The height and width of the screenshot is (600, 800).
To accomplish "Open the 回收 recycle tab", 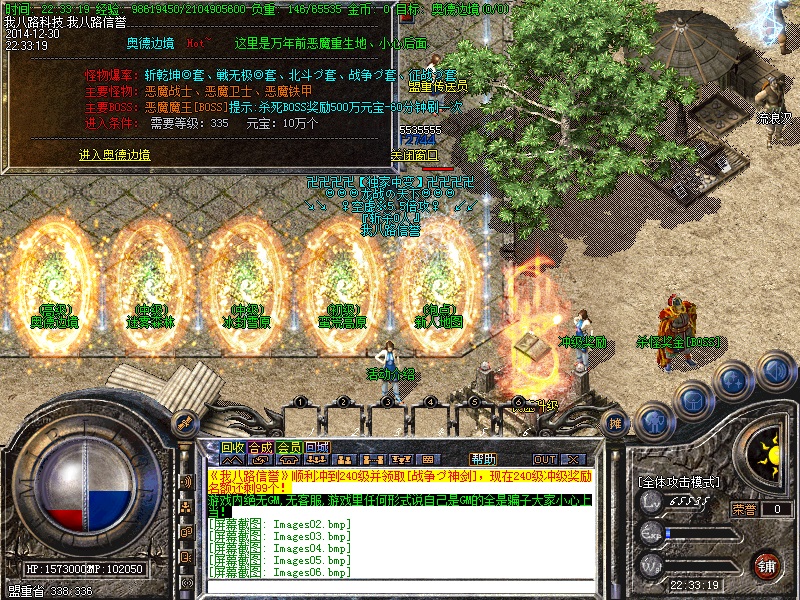I will click(x=232, y=447).
